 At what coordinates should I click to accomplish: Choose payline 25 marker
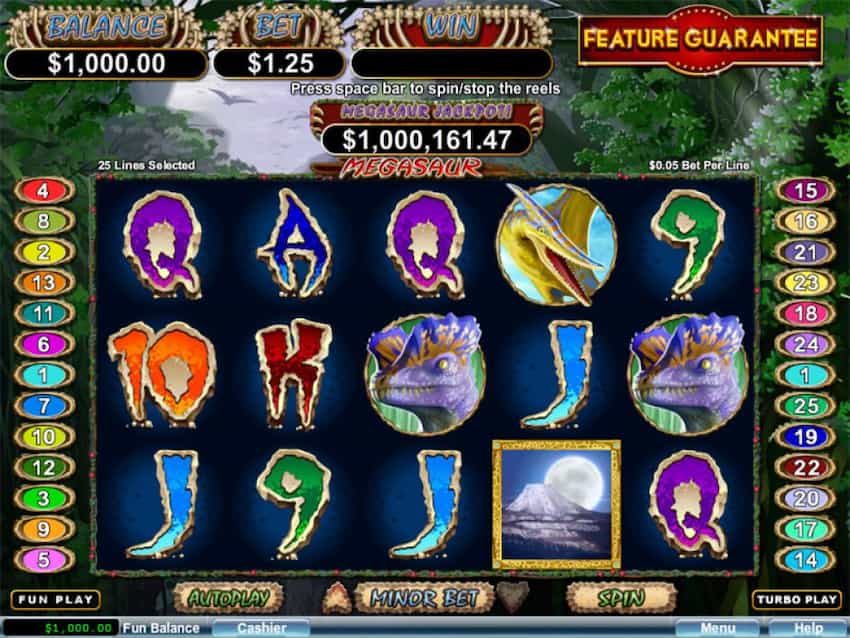805,406
